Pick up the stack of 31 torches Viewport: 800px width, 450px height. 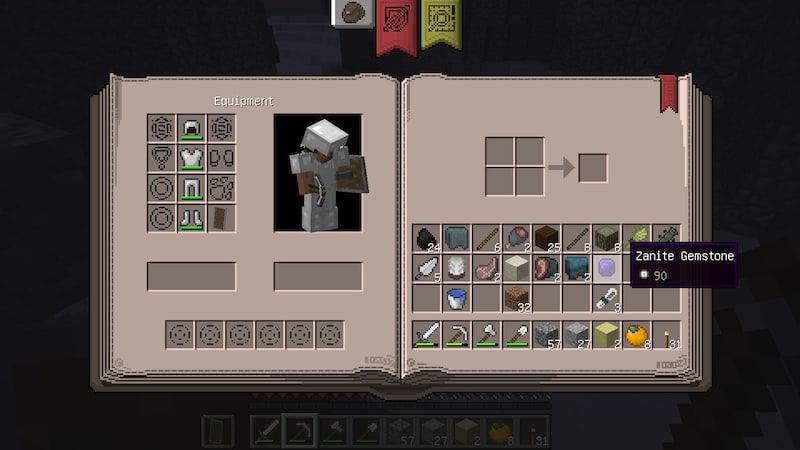pyautogui.click(x=667, y=335)
